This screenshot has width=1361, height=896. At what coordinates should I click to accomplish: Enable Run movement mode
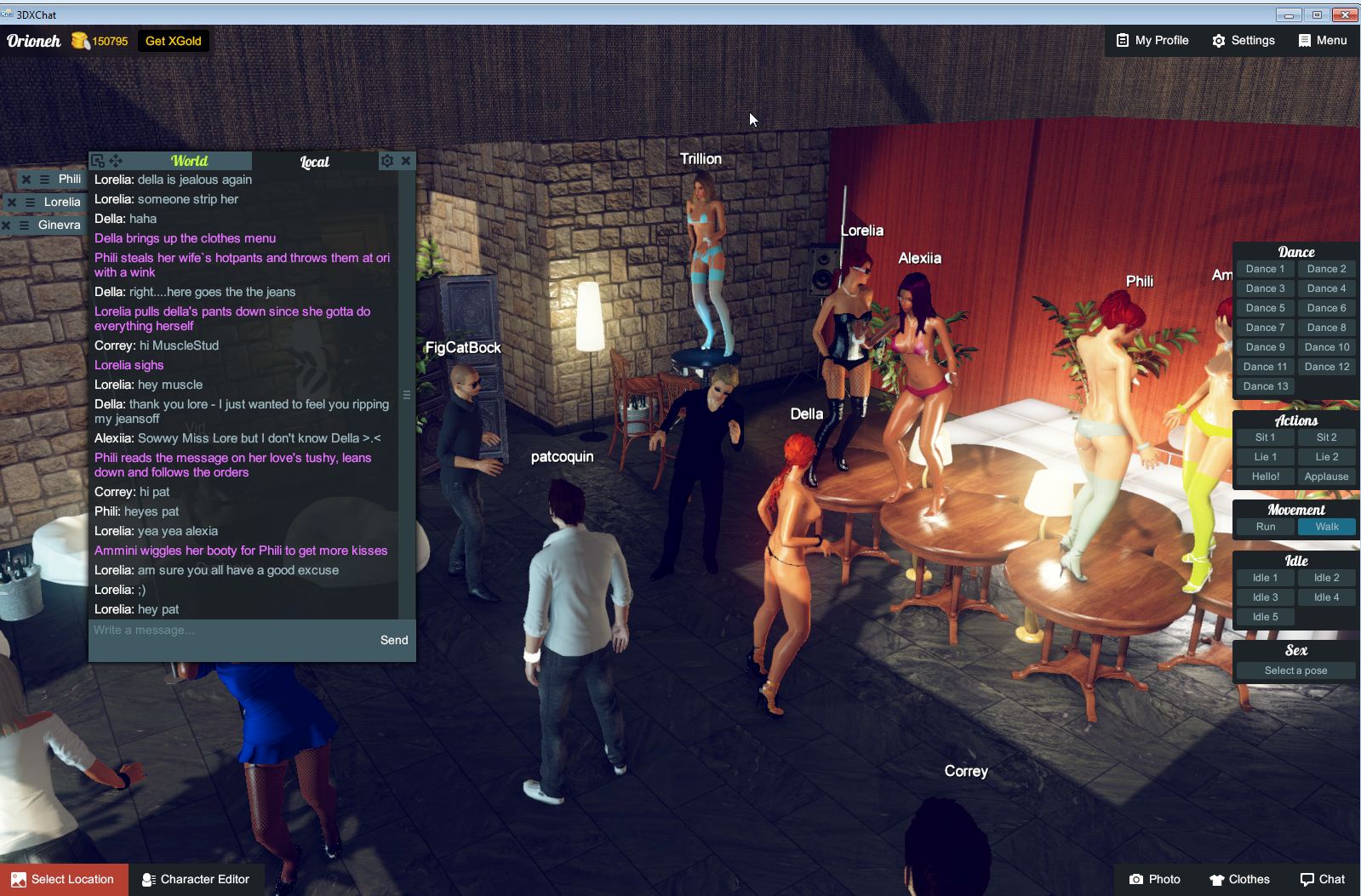point(1265,527)
